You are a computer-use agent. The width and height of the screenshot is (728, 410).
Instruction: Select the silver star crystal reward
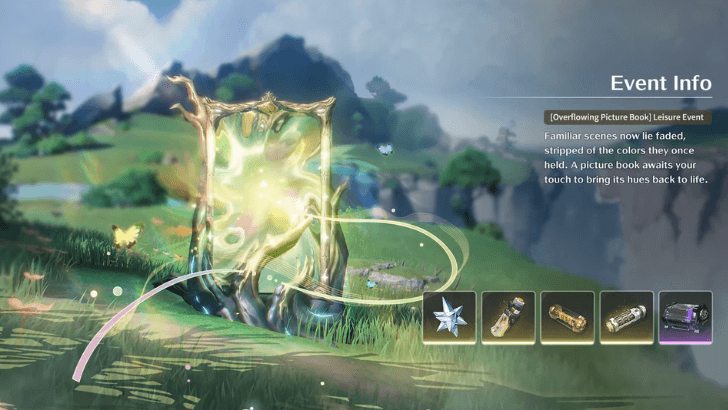pyautogui.click(x=449, y=318)
